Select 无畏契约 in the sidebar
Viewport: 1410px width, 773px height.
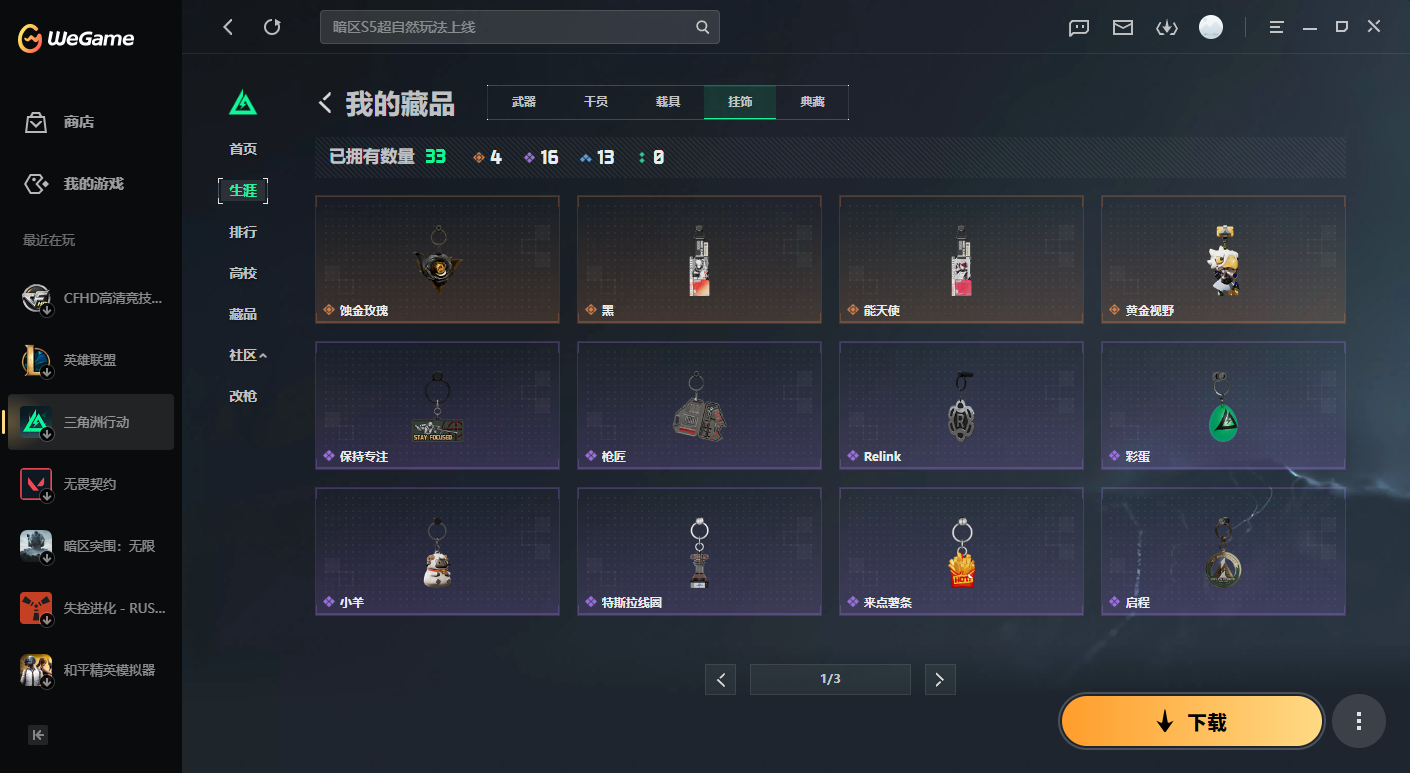click(x=92, y=484)
